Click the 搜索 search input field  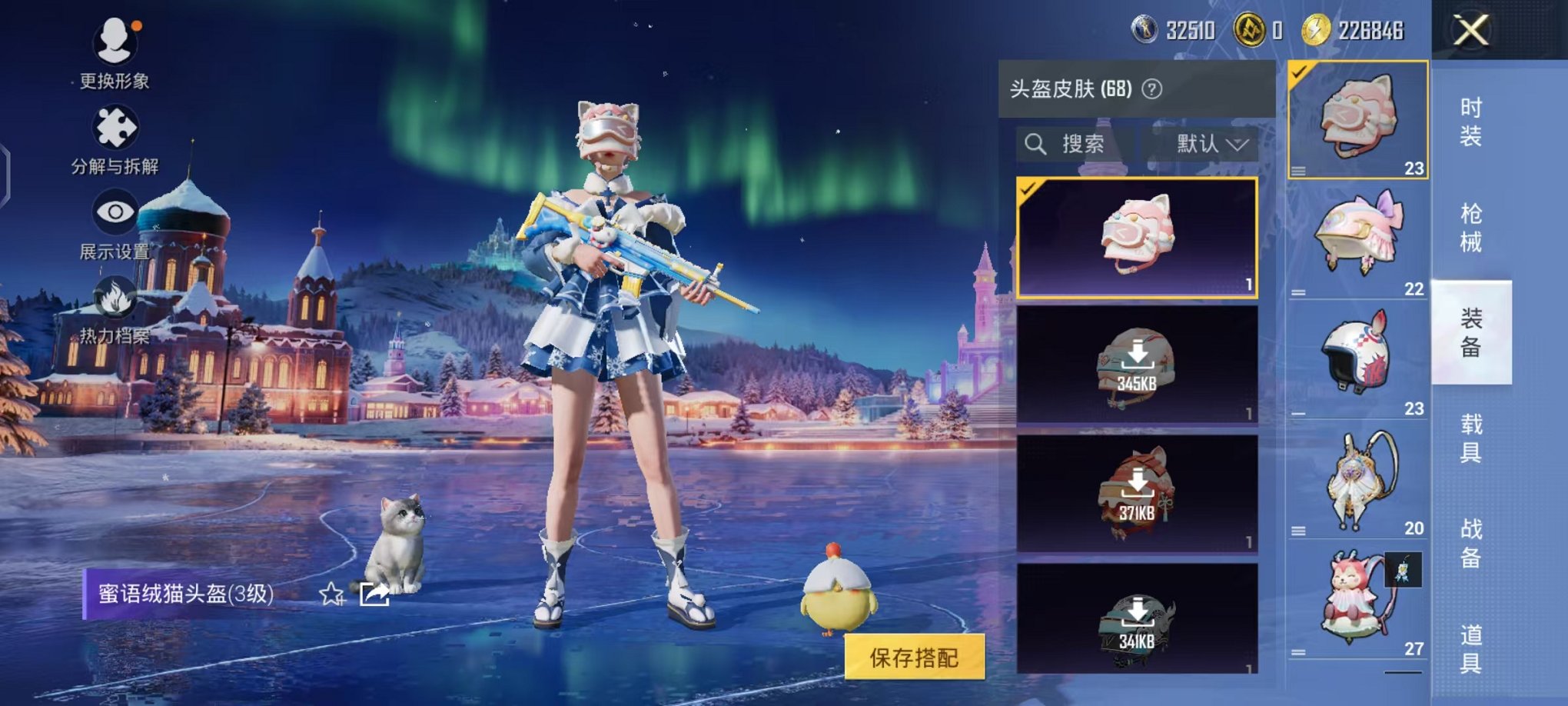coord(1084,145)
